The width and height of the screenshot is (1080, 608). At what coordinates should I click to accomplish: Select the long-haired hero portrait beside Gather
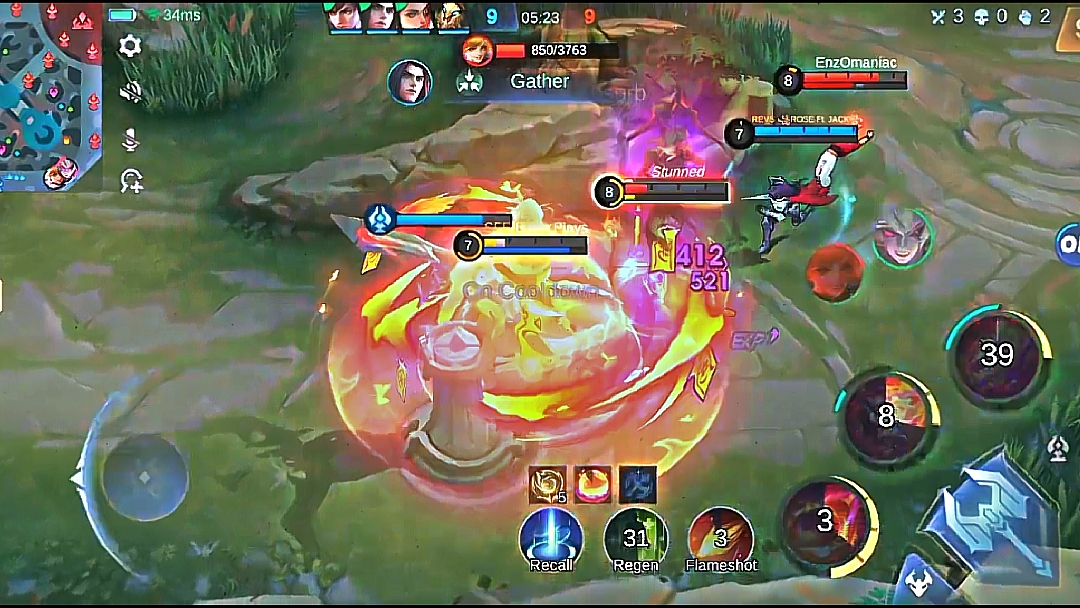(409, 82)
